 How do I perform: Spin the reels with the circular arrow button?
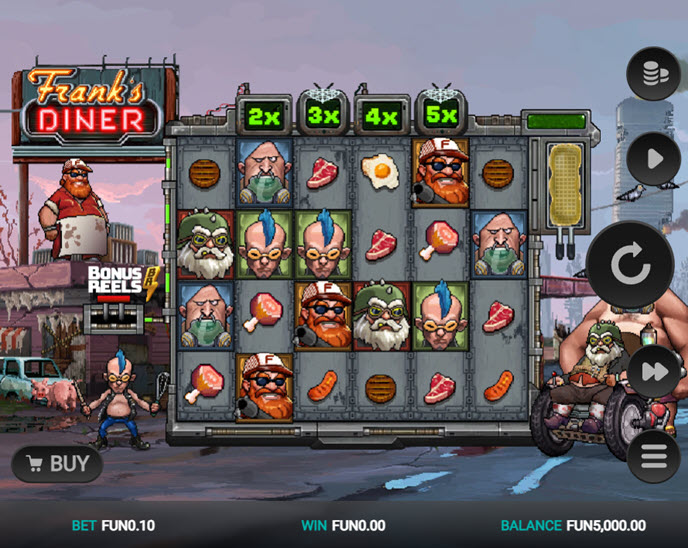pos(631,265)
